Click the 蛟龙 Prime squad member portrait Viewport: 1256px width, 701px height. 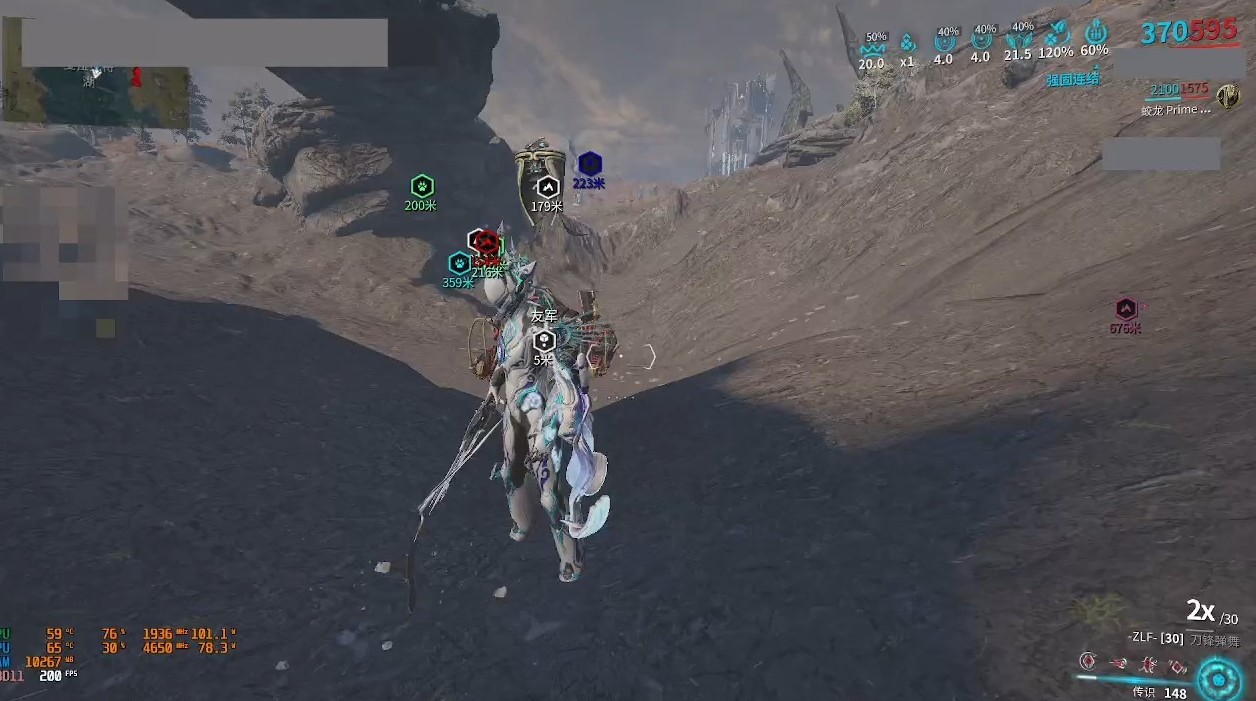(1227, 97)
